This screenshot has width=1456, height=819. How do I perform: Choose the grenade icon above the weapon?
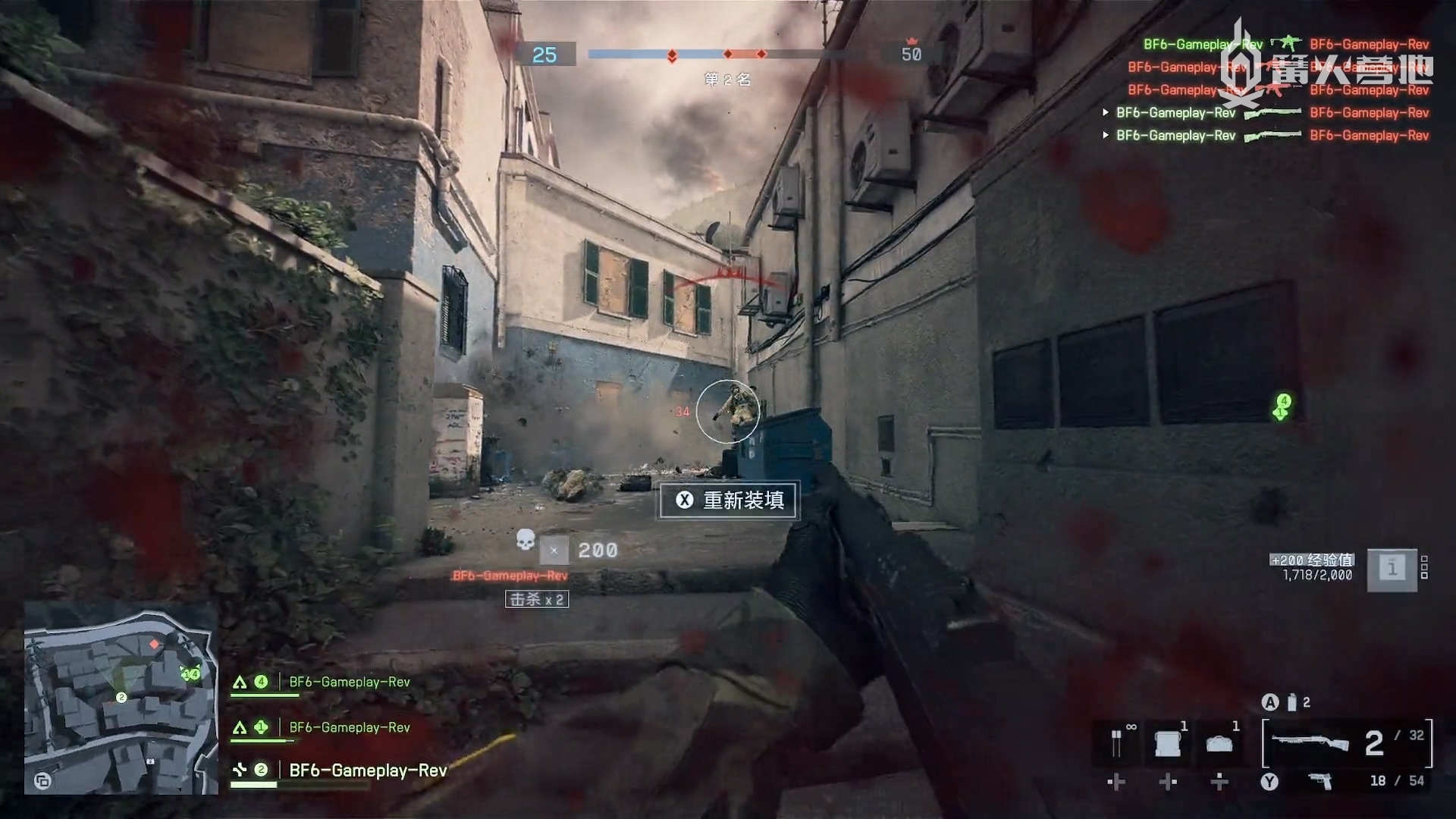pos(1291,703)
